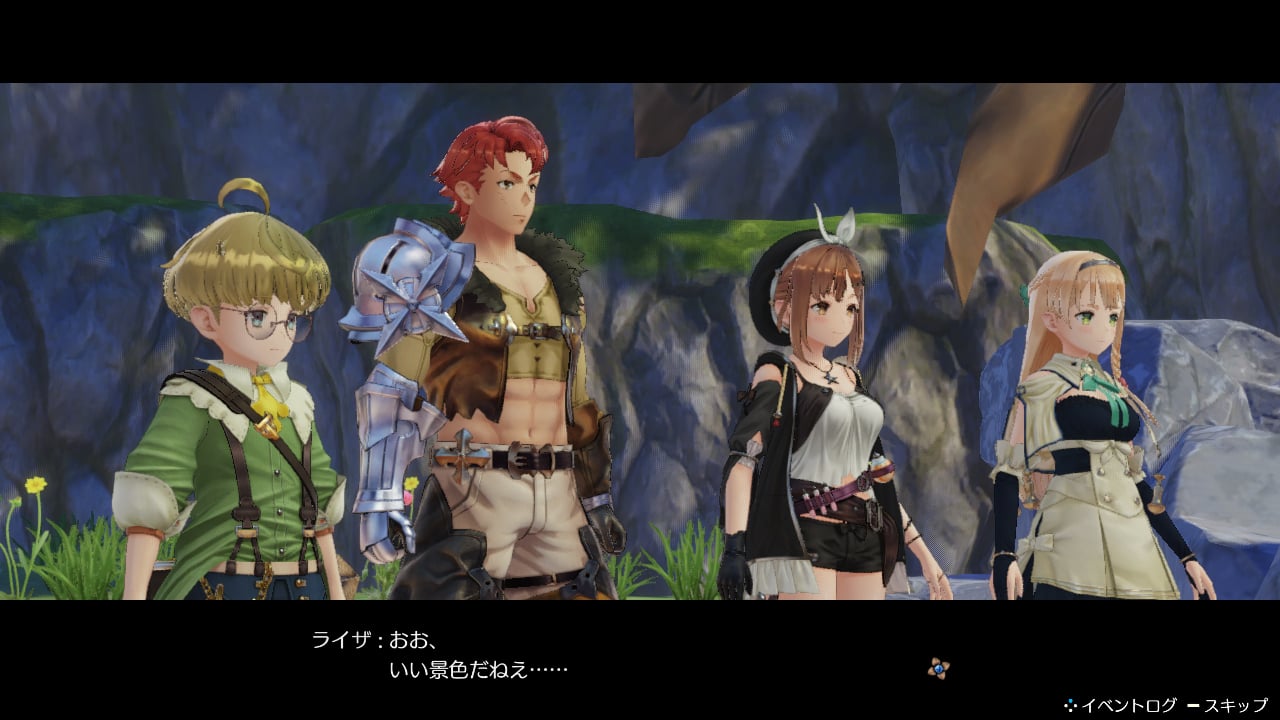1280x720 pixels.
Task: Open the イベントログ event log
Action: pos(1121,706)
